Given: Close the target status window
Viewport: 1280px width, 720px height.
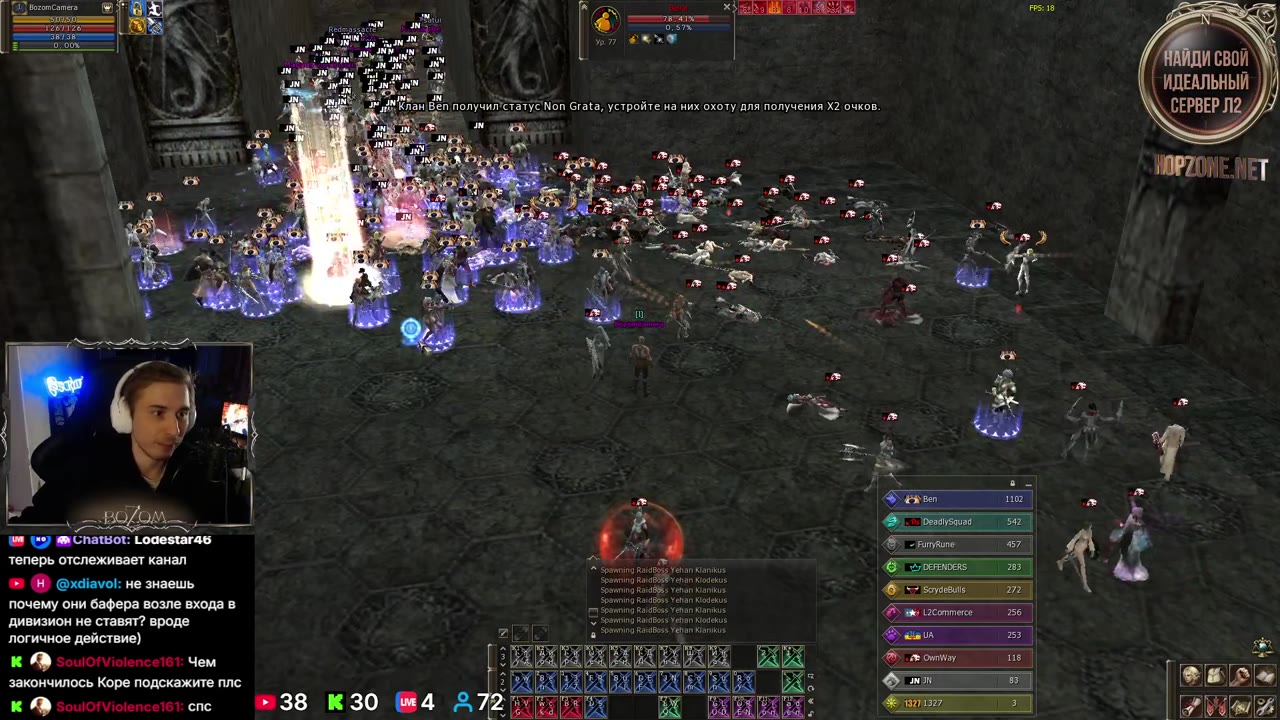Looking at the screenshot, I should [727, 7].
